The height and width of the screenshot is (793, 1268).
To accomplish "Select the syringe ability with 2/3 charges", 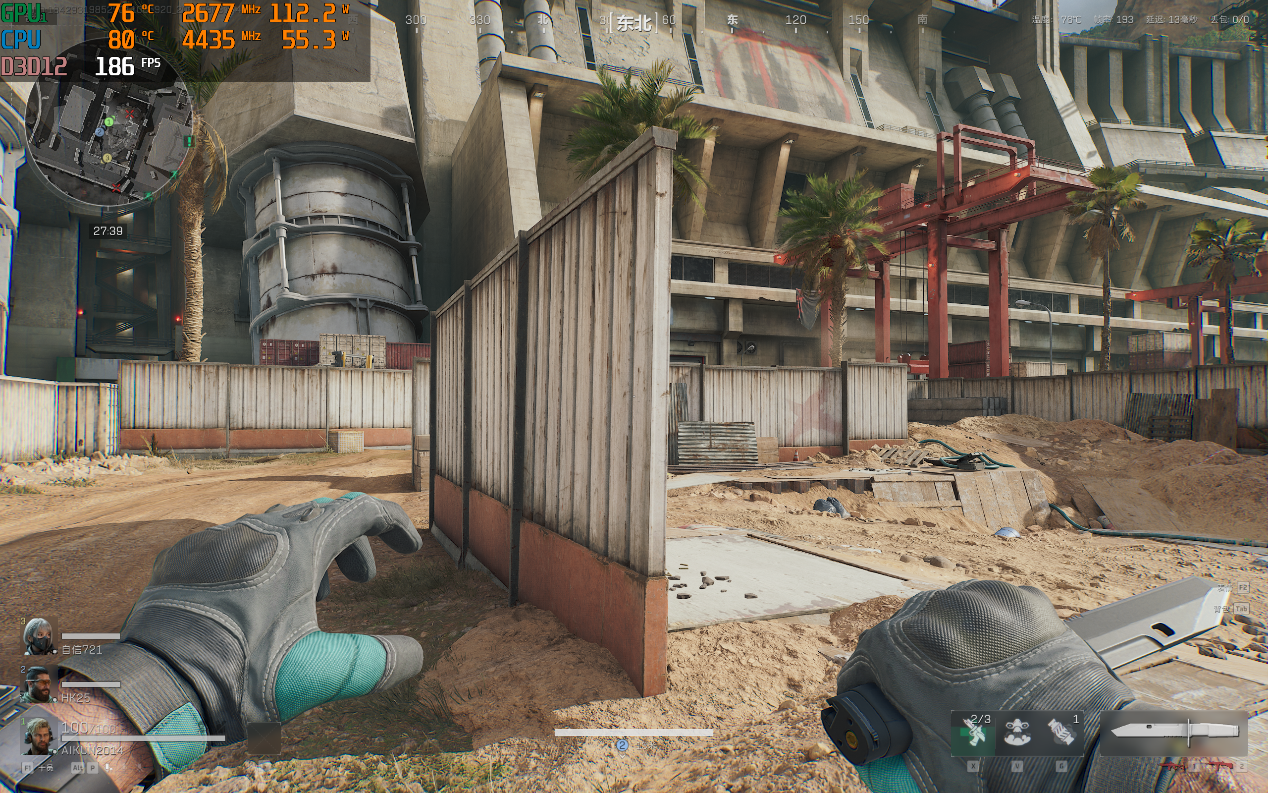I will coord(974,733).
